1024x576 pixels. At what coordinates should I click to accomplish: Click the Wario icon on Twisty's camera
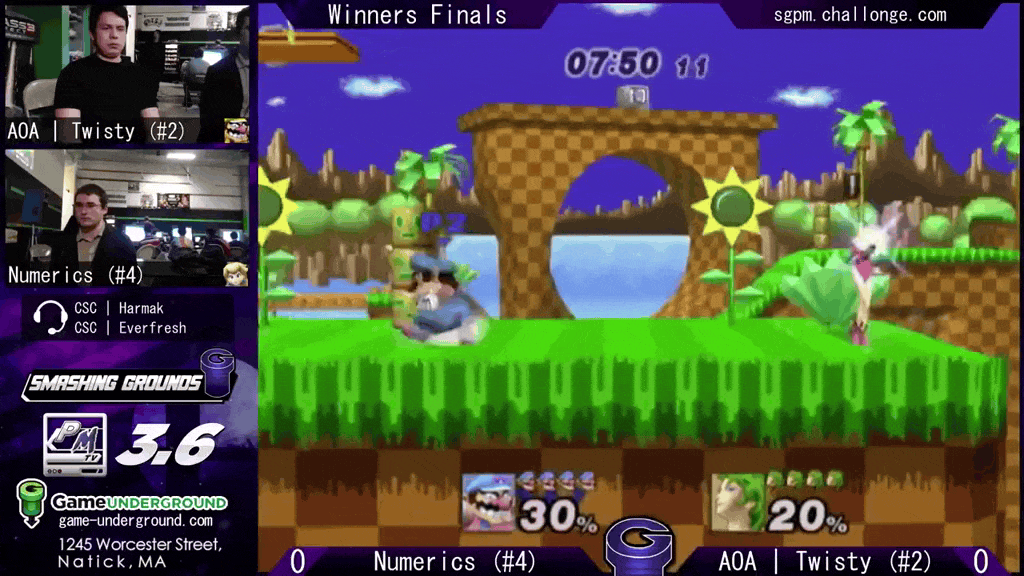point(236,131)
